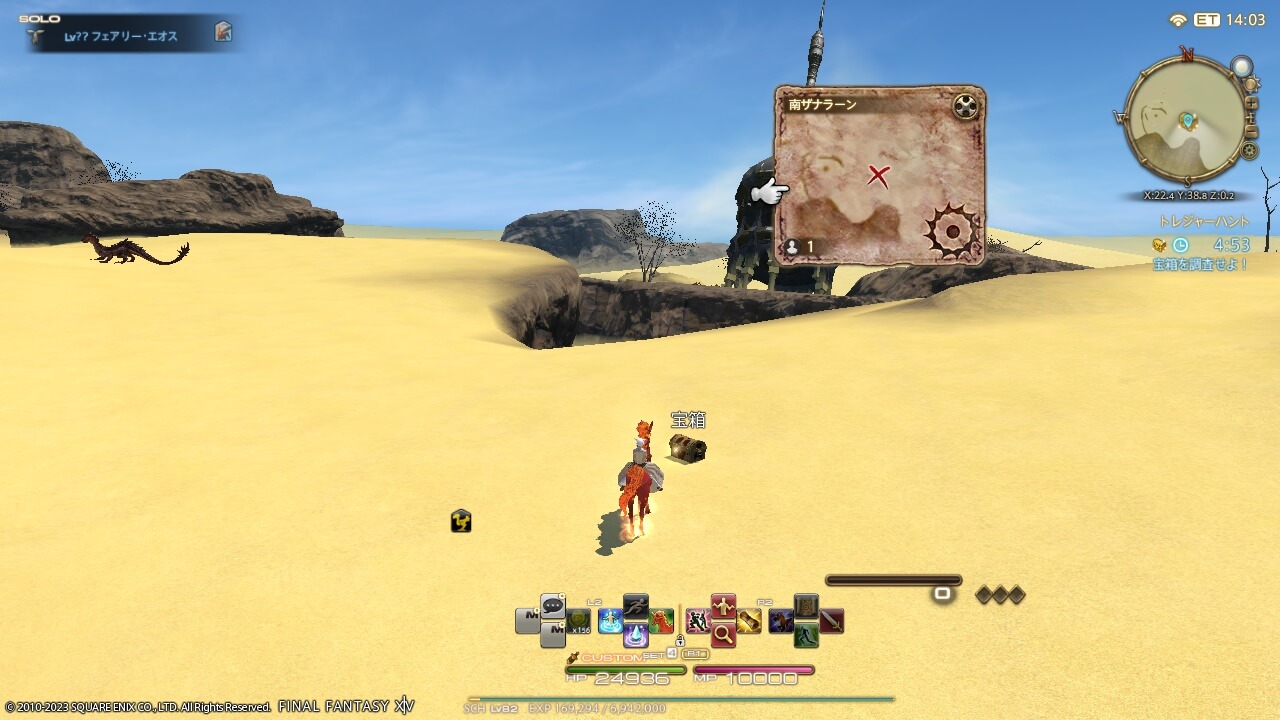Select the Sprint action on the hotbar
1280x720 pixels.
pyautogui.click(x=636, y=604)
